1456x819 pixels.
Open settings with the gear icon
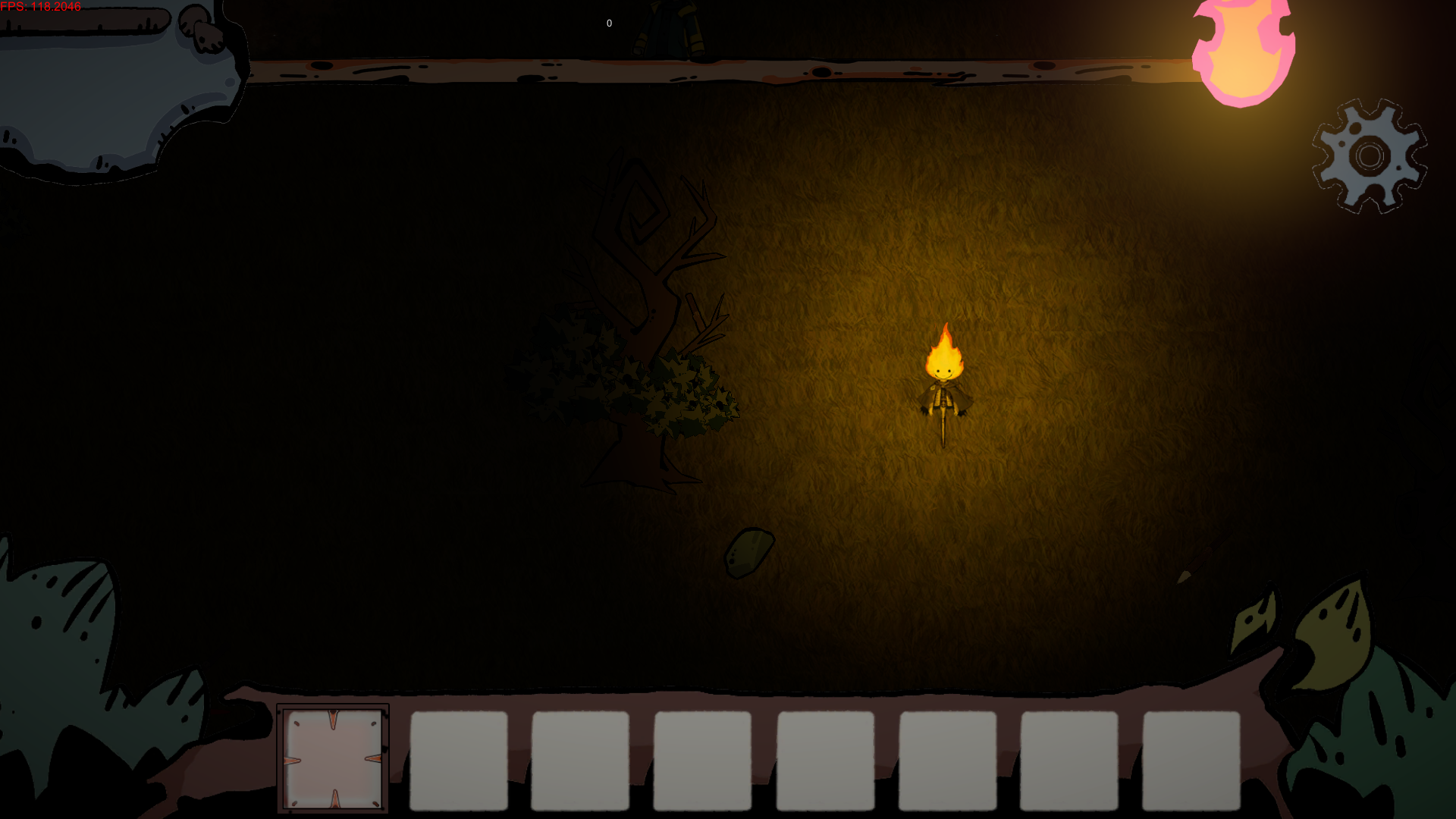(x=1370, y=156)
